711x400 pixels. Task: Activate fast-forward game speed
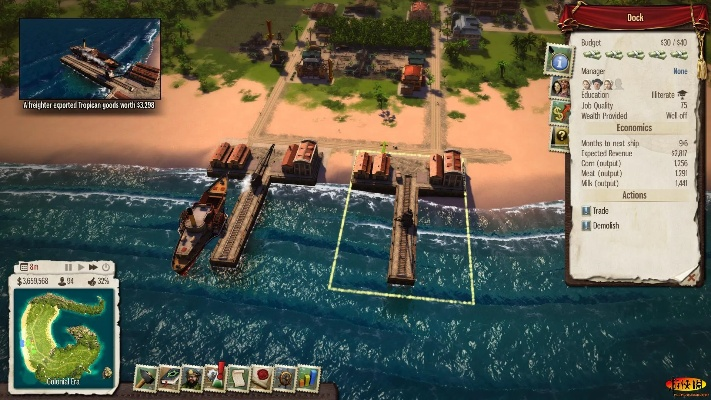(x=93, y=267)
